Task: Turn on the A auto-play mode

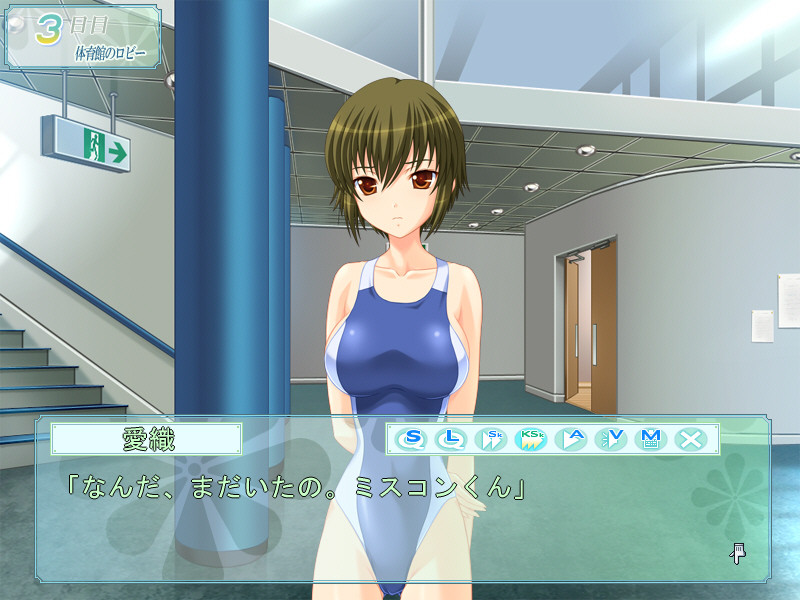Action: point(571,438)
